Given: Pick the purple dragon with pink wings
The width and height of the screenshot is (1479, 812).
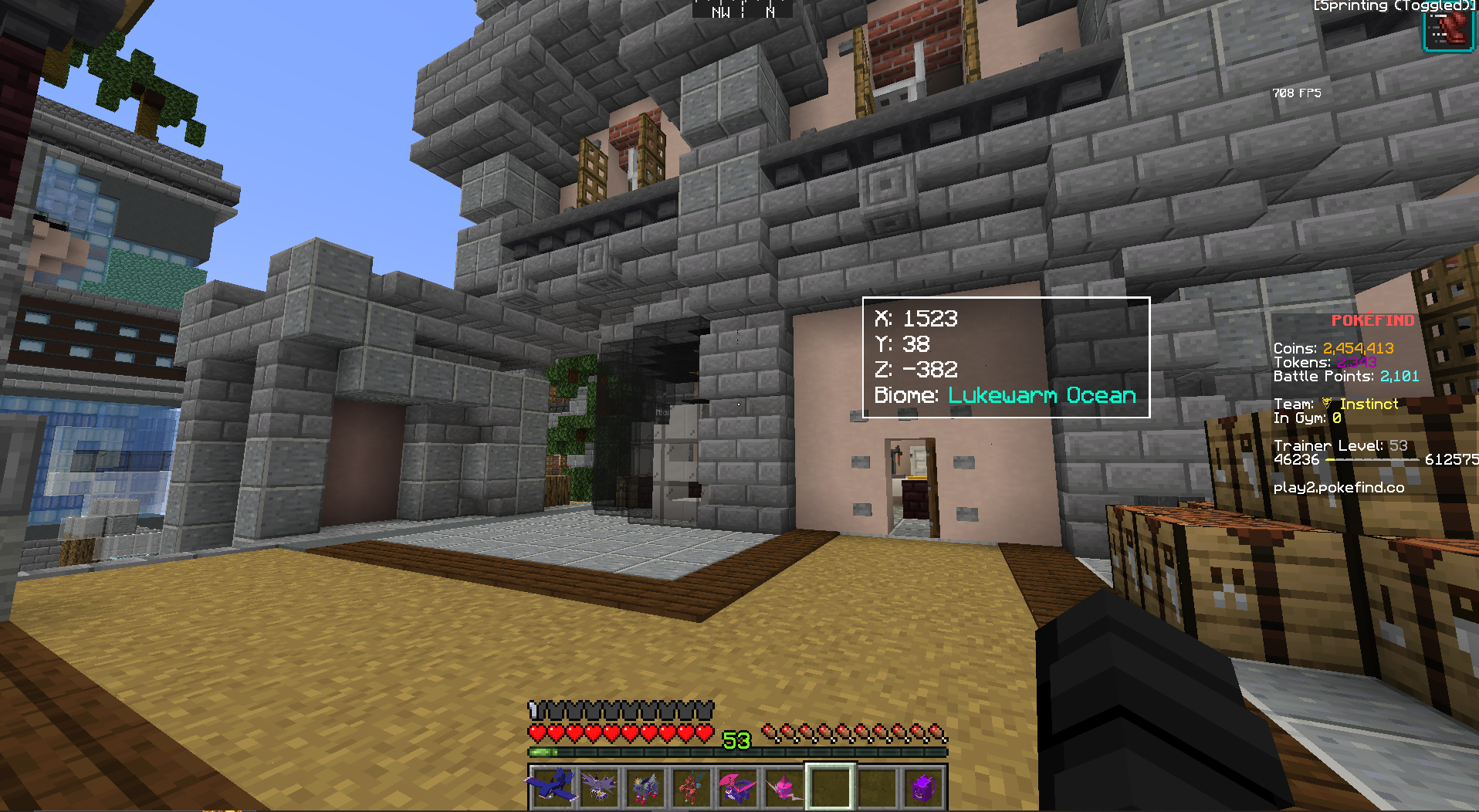Looking at the screenshot, I should pos(737,787).
